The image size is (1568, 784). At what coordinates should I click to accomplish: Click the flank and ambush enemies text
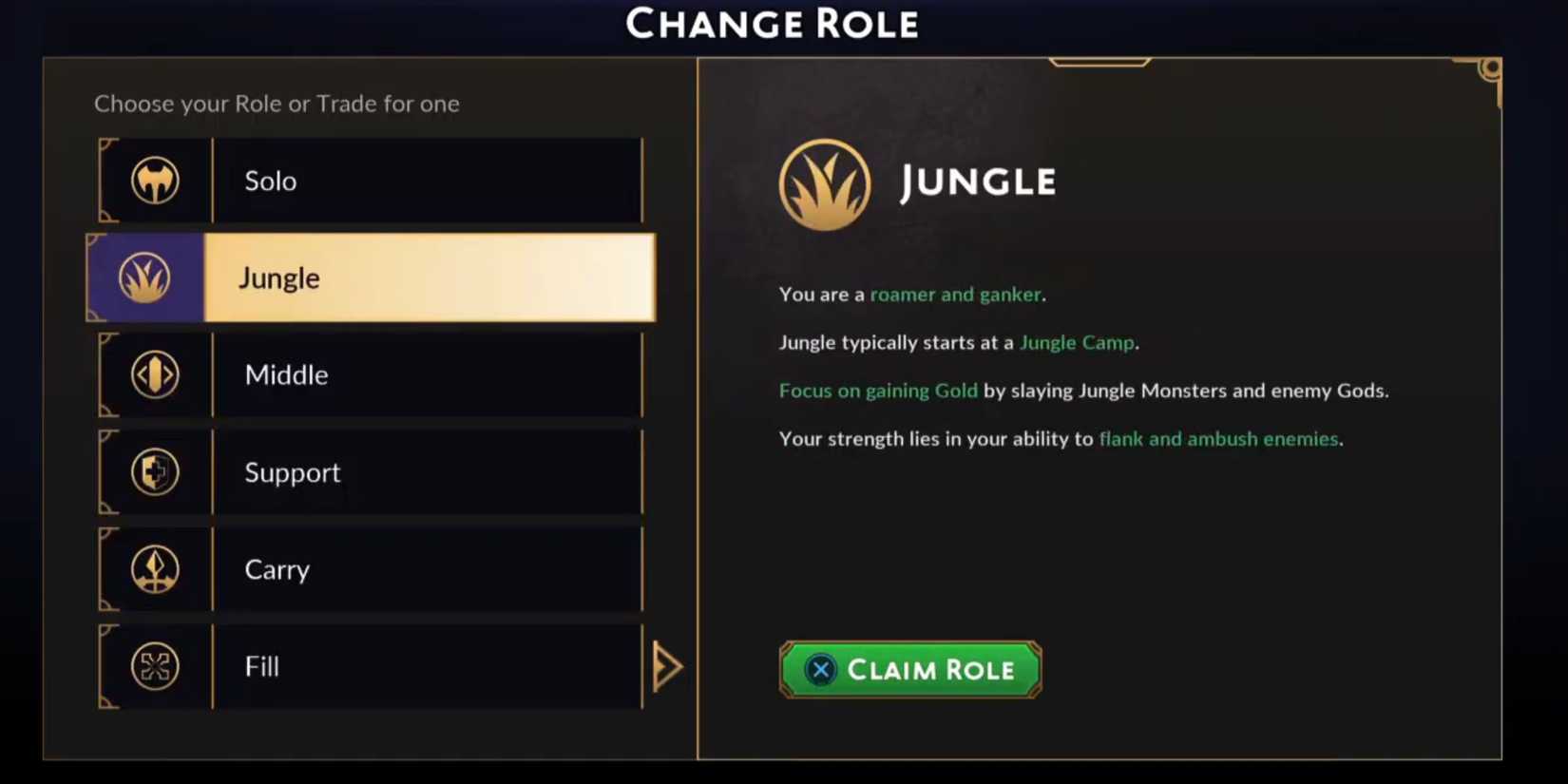[1218, 439]
